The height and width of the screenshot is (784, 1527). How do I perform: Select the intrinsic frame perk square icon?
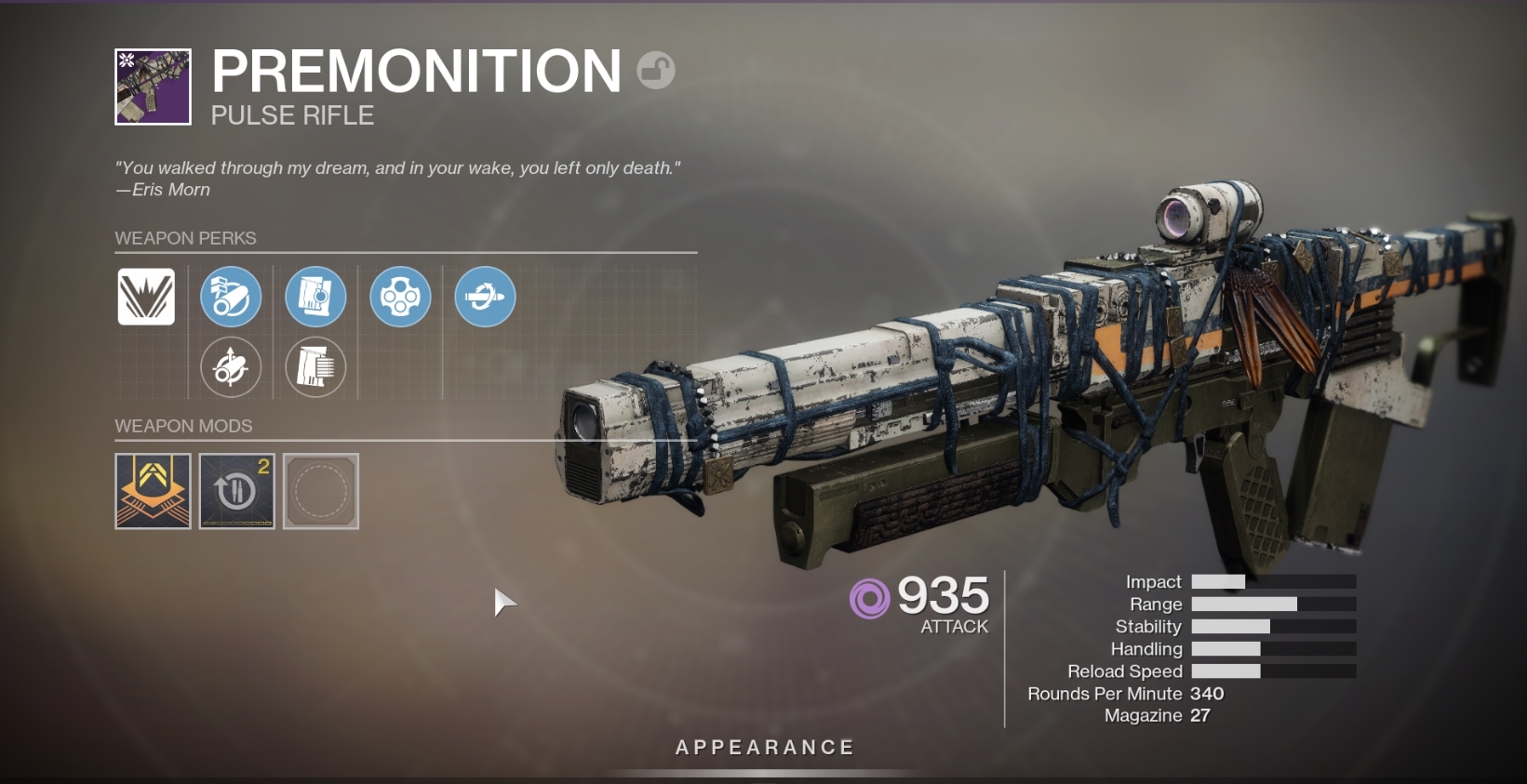(x=145, y=297)
